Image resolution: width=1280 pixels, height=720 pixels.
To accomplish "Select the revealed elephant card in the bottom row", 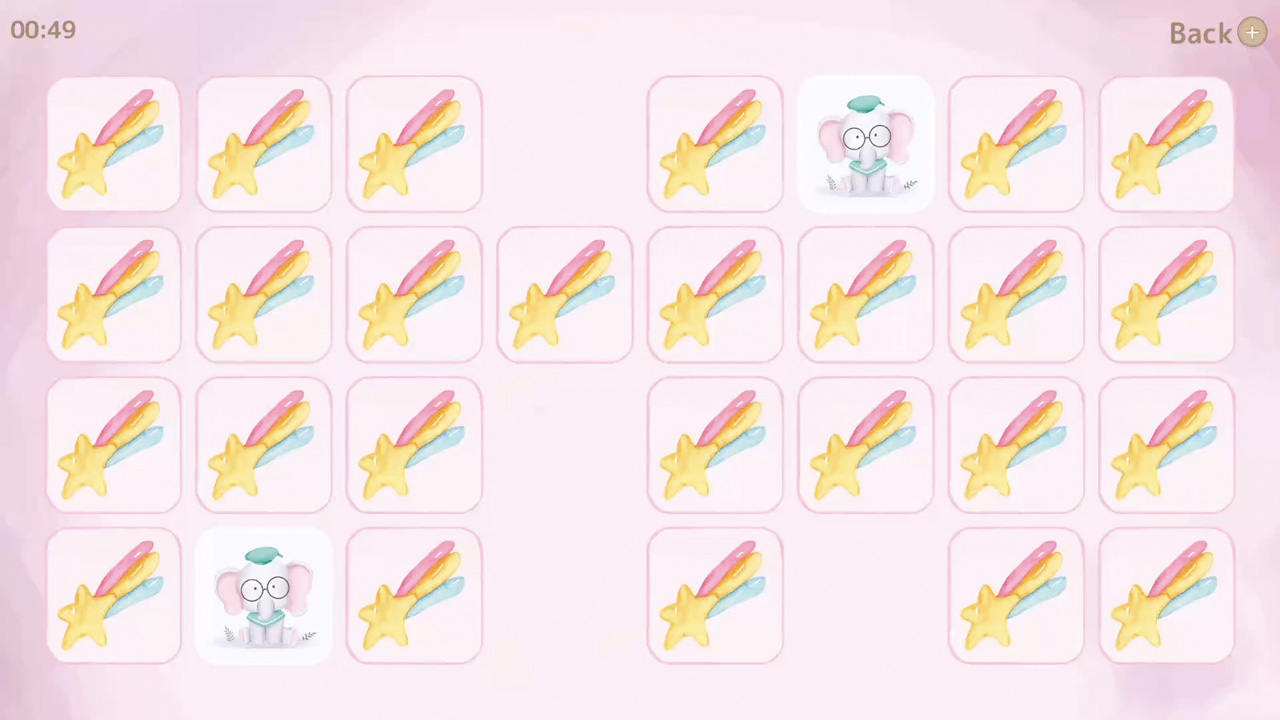I will 263,595.
